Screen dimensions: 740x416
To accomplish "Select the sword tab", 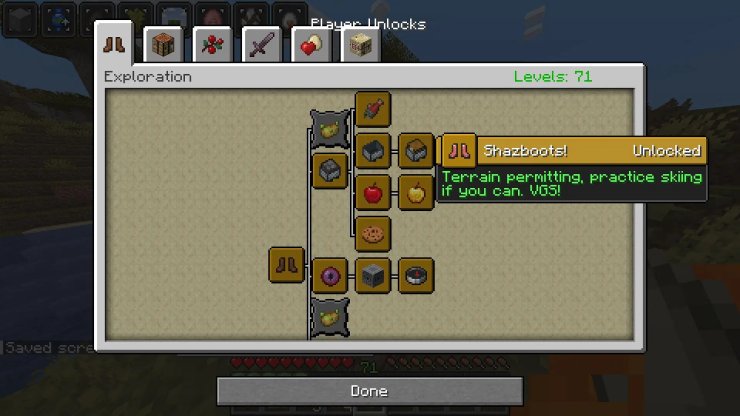I will [261, 46].
